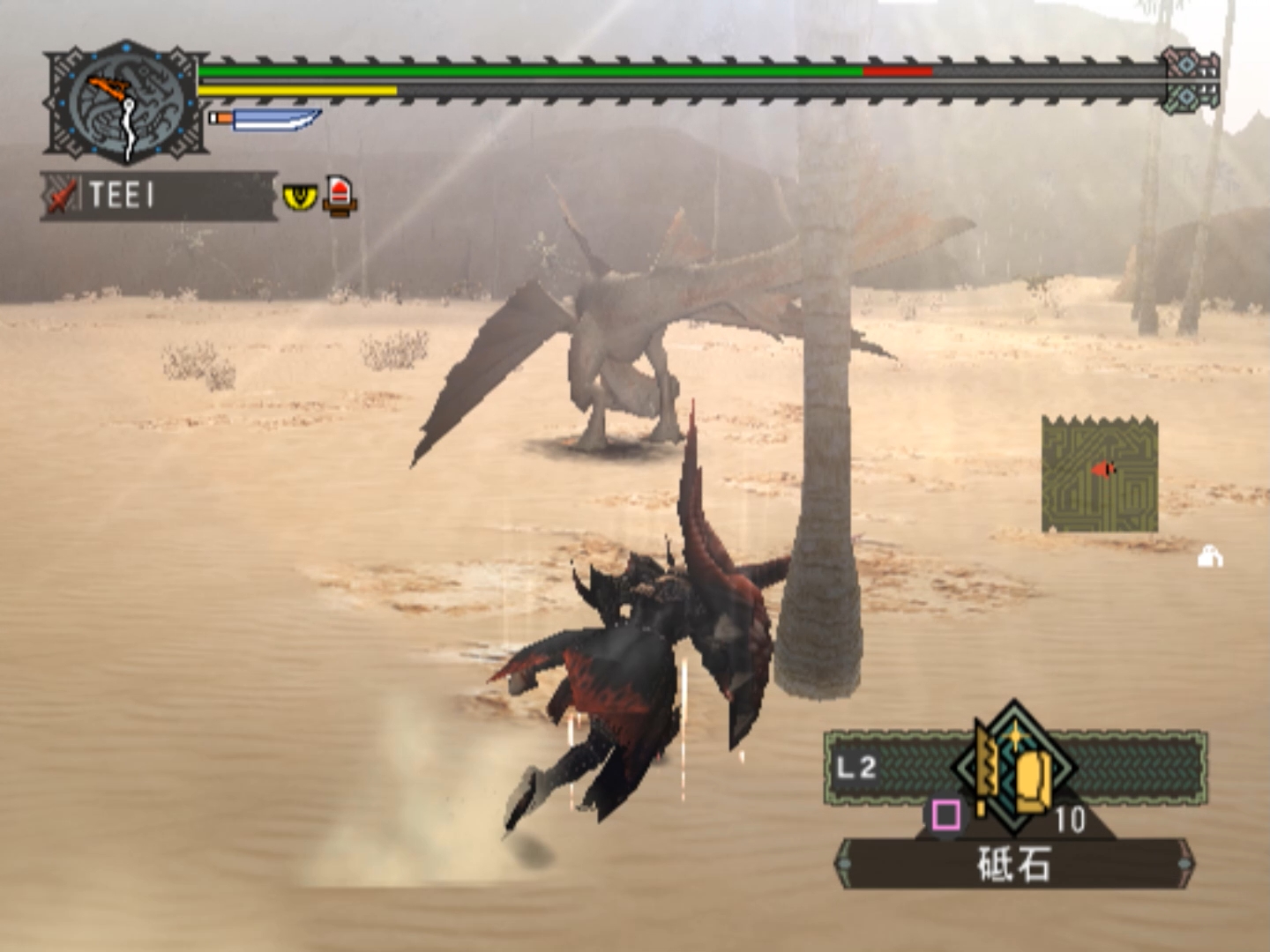Screen dimensions: 1270x952
Task: Click the red siren status icon
Action: pos(340,195)
